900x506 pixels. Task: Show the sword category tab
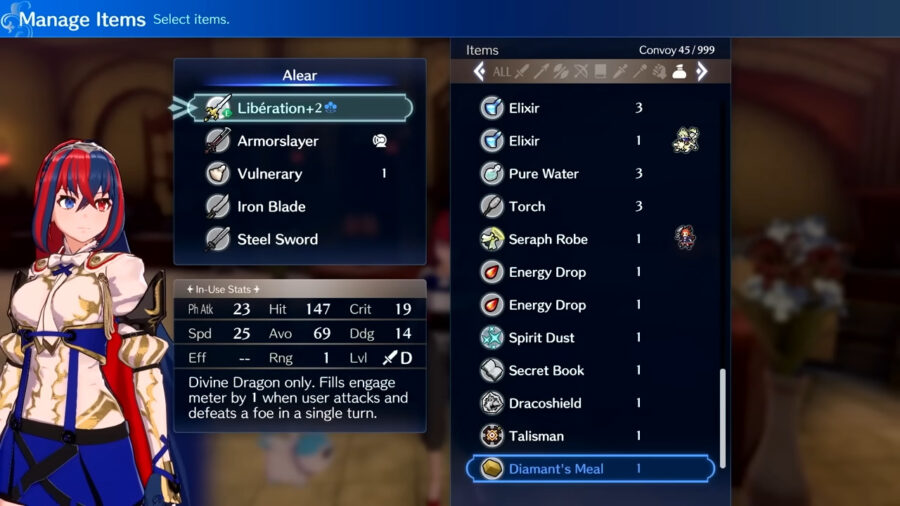tap(521, 72)
